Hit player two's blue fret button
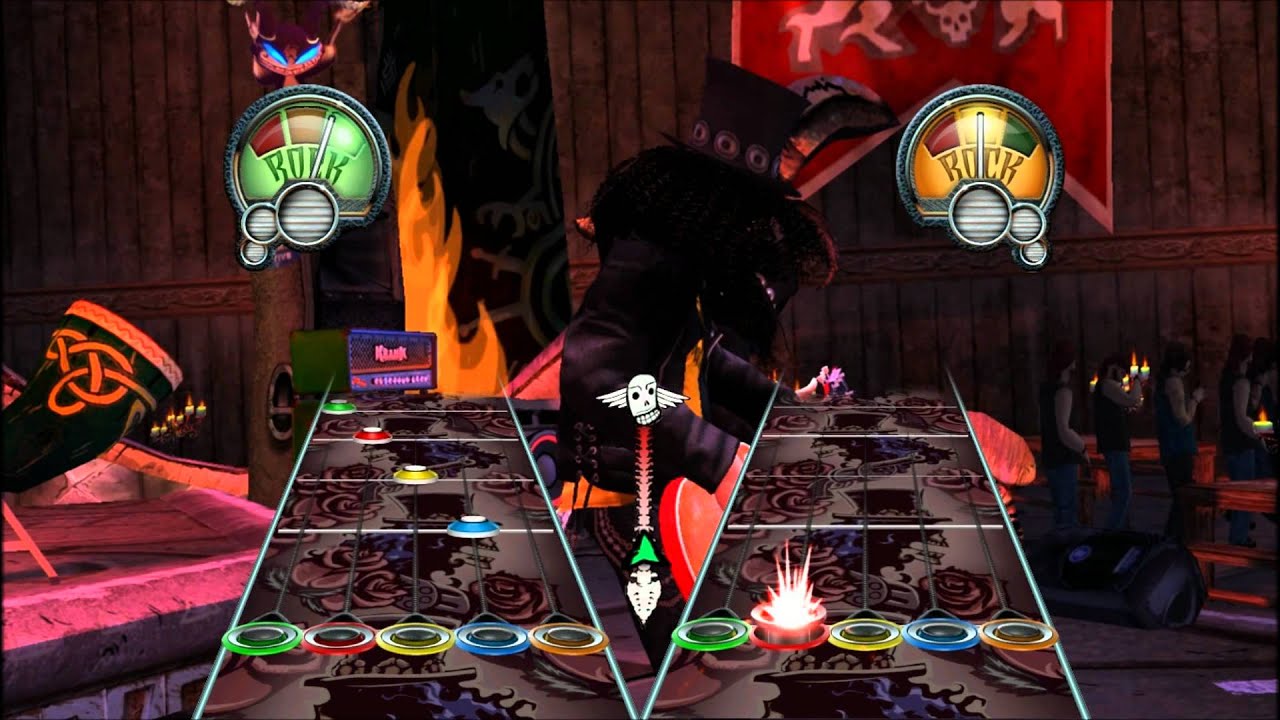 [x=941, y=633]
